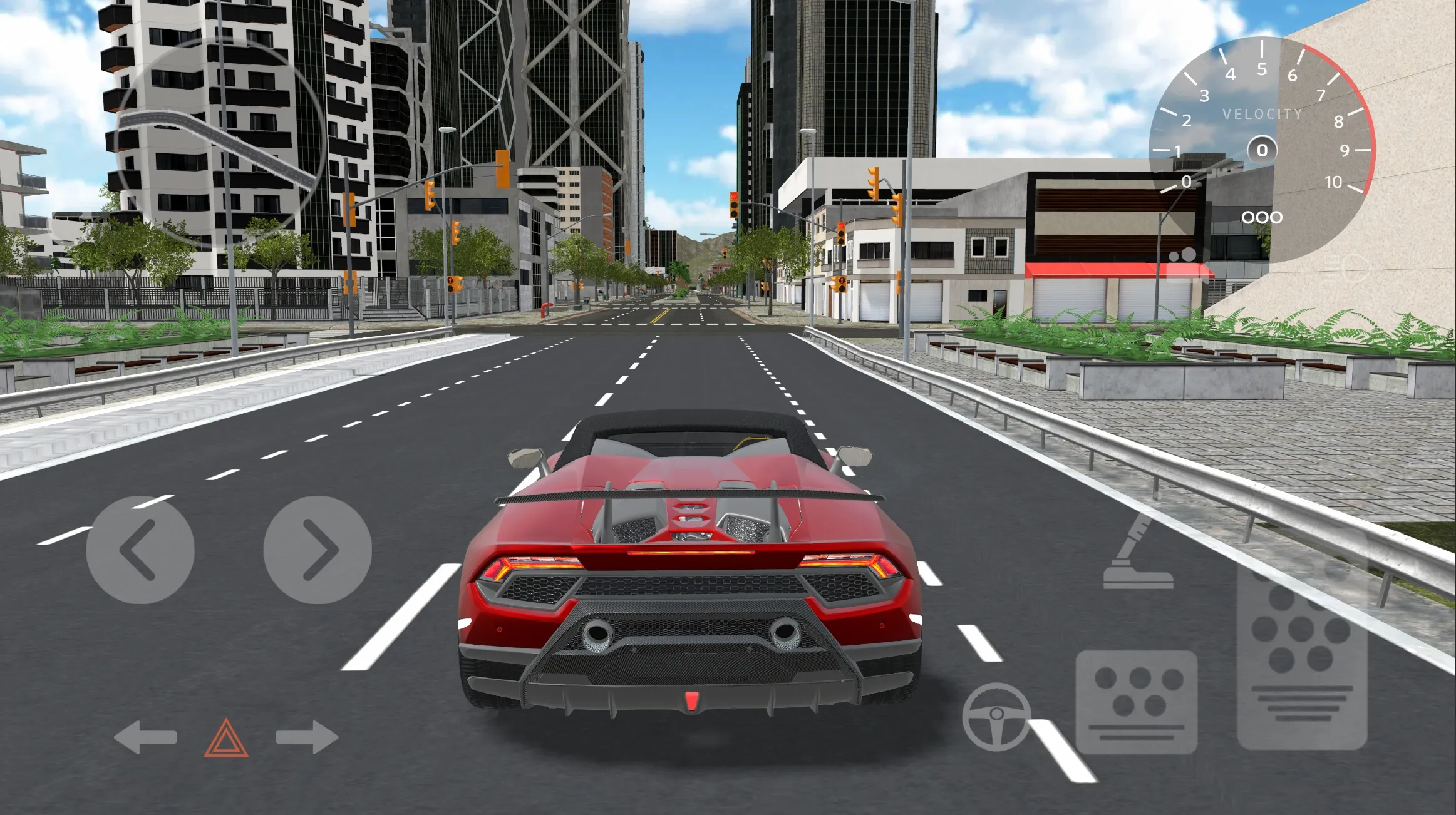Turn on the left turn signal arrow
This screenshot has height=815, width=1456.
tap(145, 737)
